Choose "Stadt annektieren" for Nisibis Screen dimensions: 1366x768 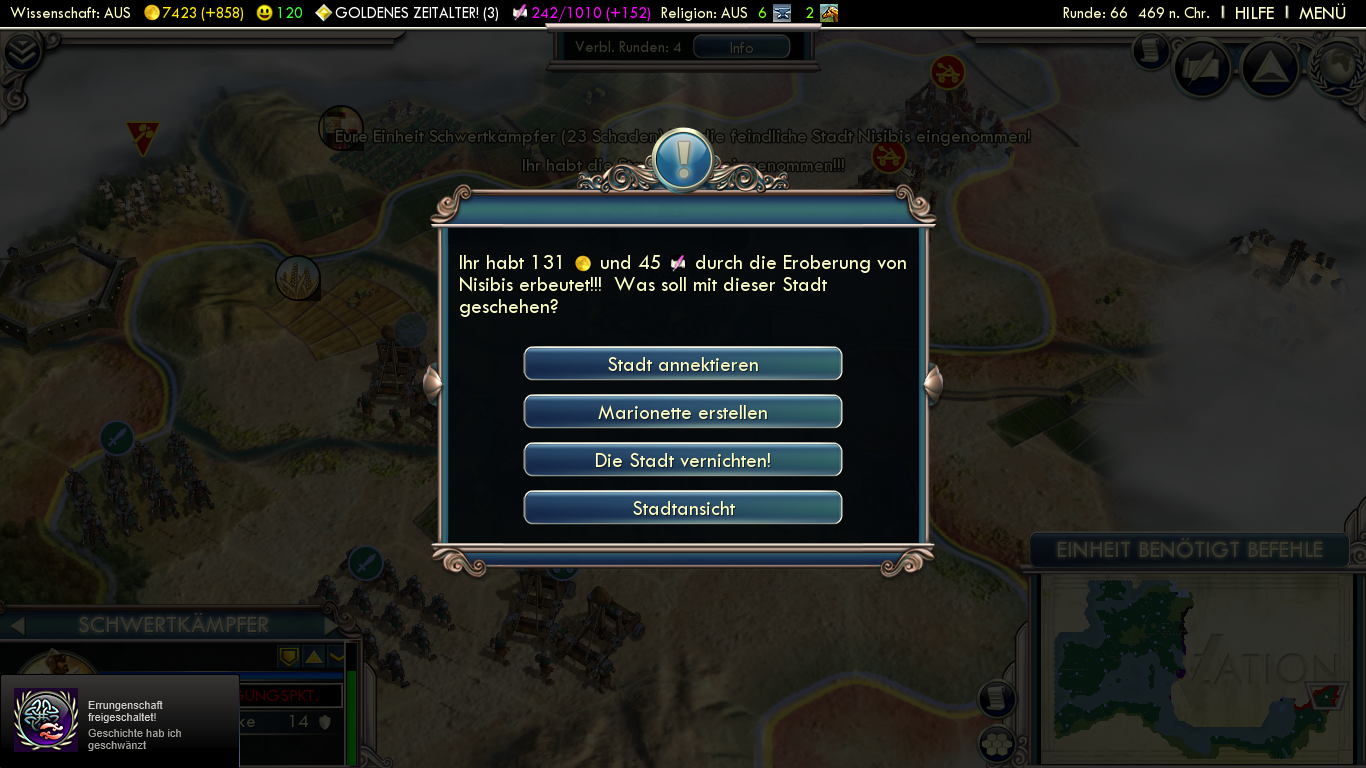coord(683,364)
